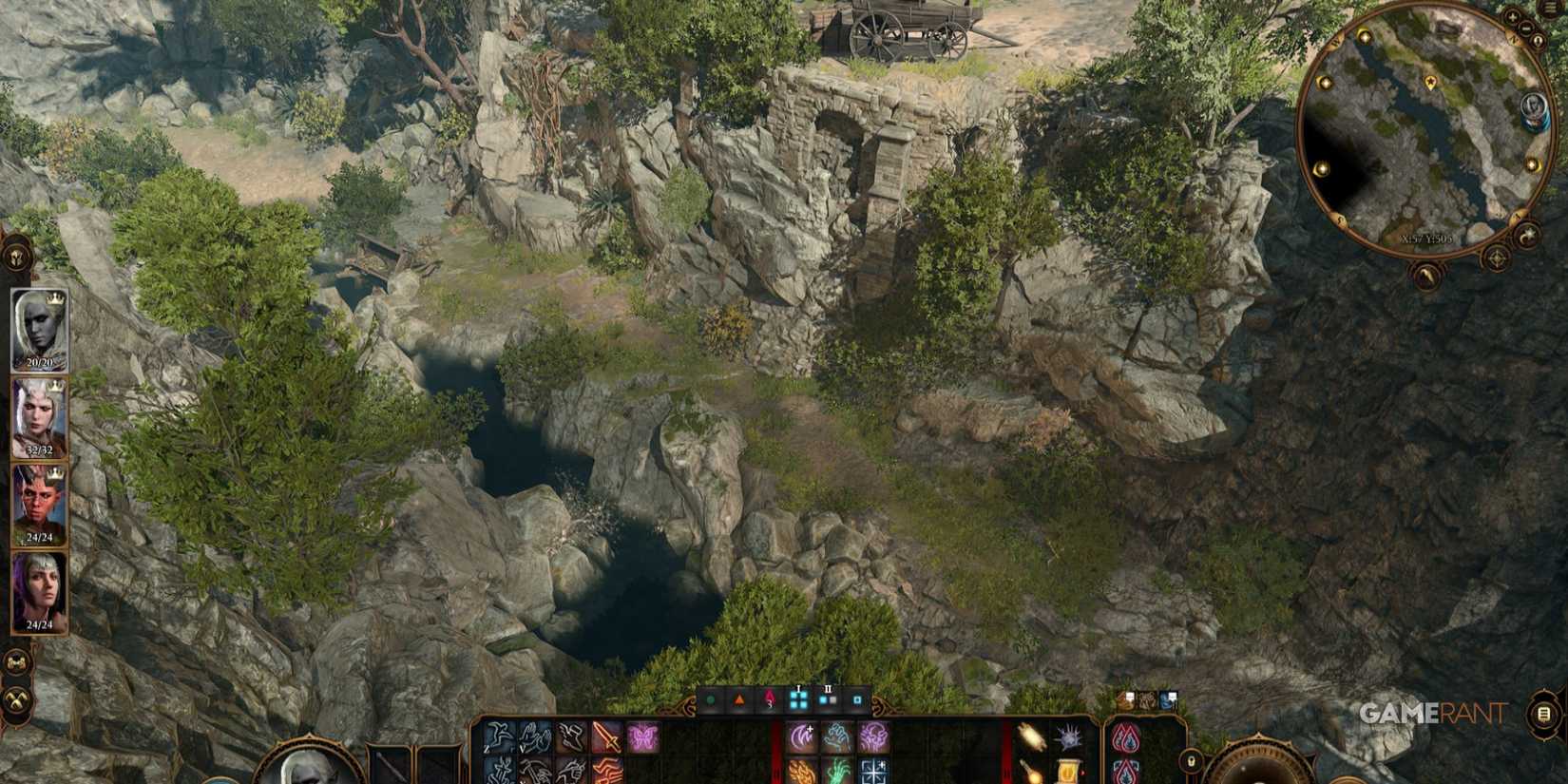Viewport: 1568px width, 784px height.
Task: Toggle the blue passive ability icon above the hotbar
Action: [1168, 700]
